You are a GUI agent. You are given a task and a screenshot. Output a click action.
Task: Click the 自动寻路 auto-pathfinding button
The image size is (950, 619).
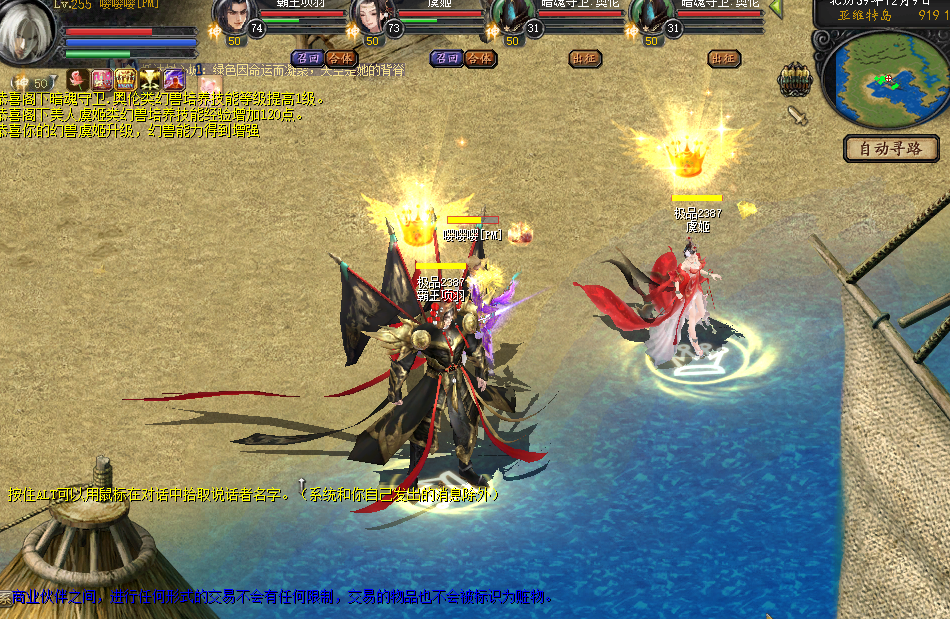(x=892, y=149)
